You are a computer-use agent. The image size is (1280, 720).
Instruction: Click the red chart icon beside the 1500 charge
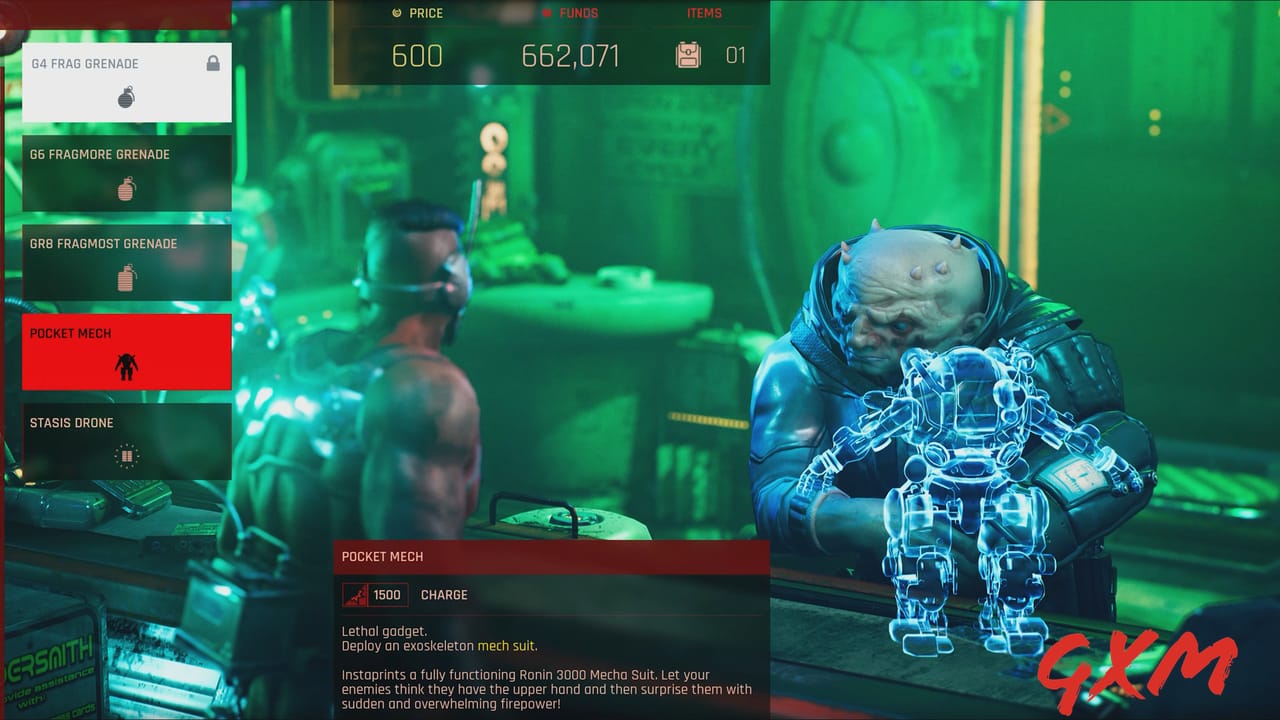(355, 594)
